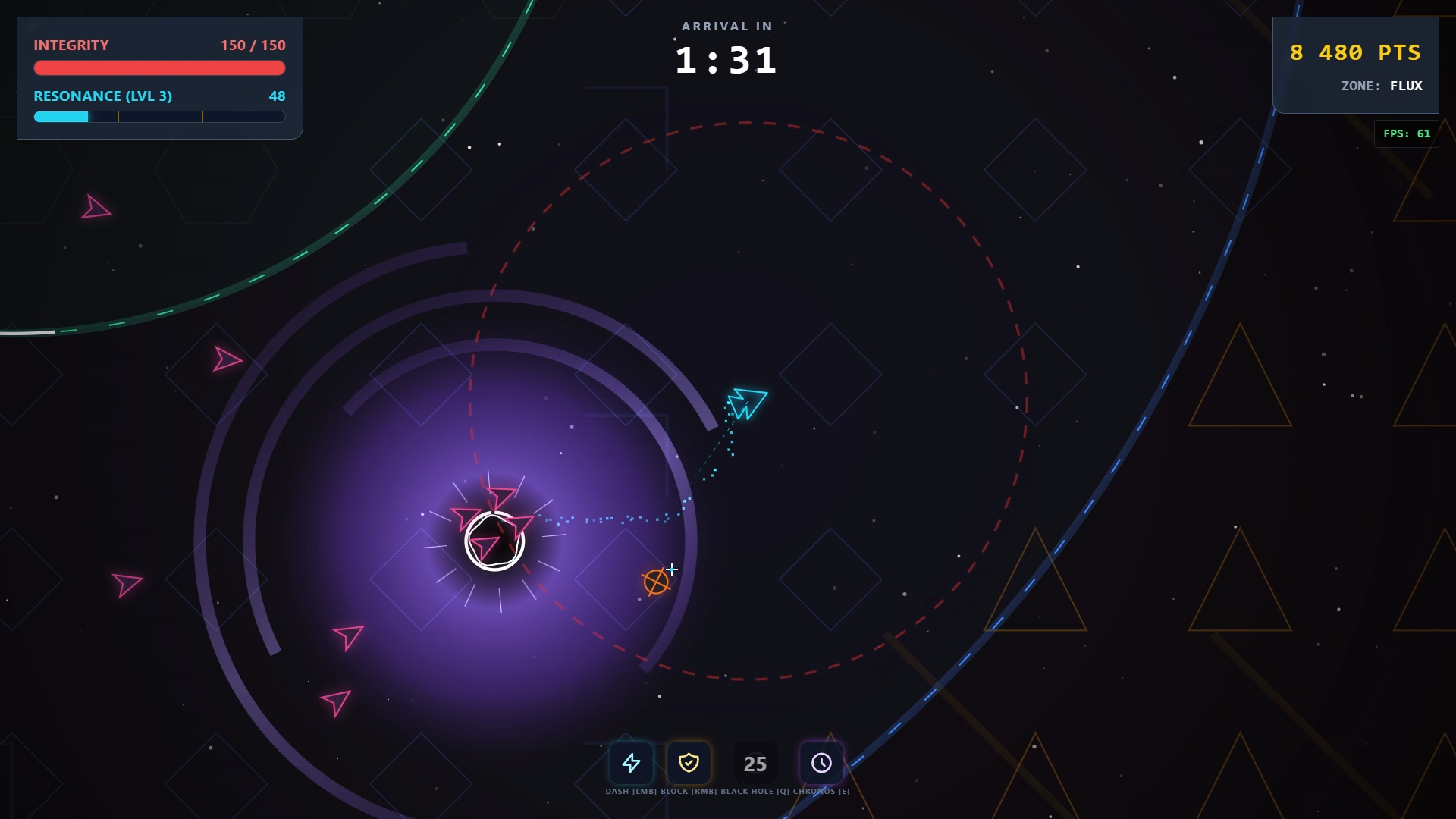
Task: Click the INTEGRITY 150 / 150 text
Action: click(x=252, y=45)
